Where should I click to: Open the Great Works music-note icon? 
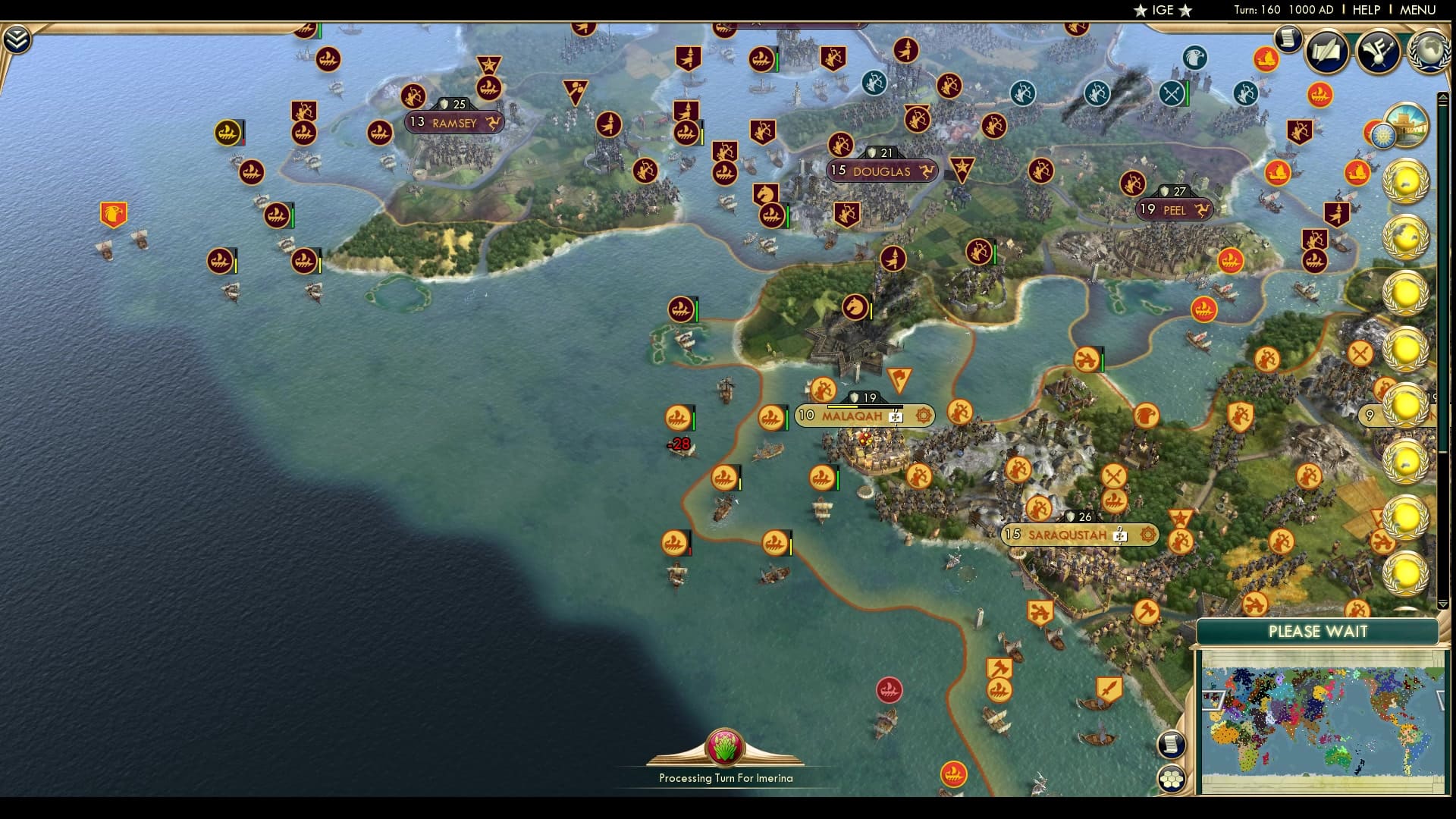click(1382, 52)
